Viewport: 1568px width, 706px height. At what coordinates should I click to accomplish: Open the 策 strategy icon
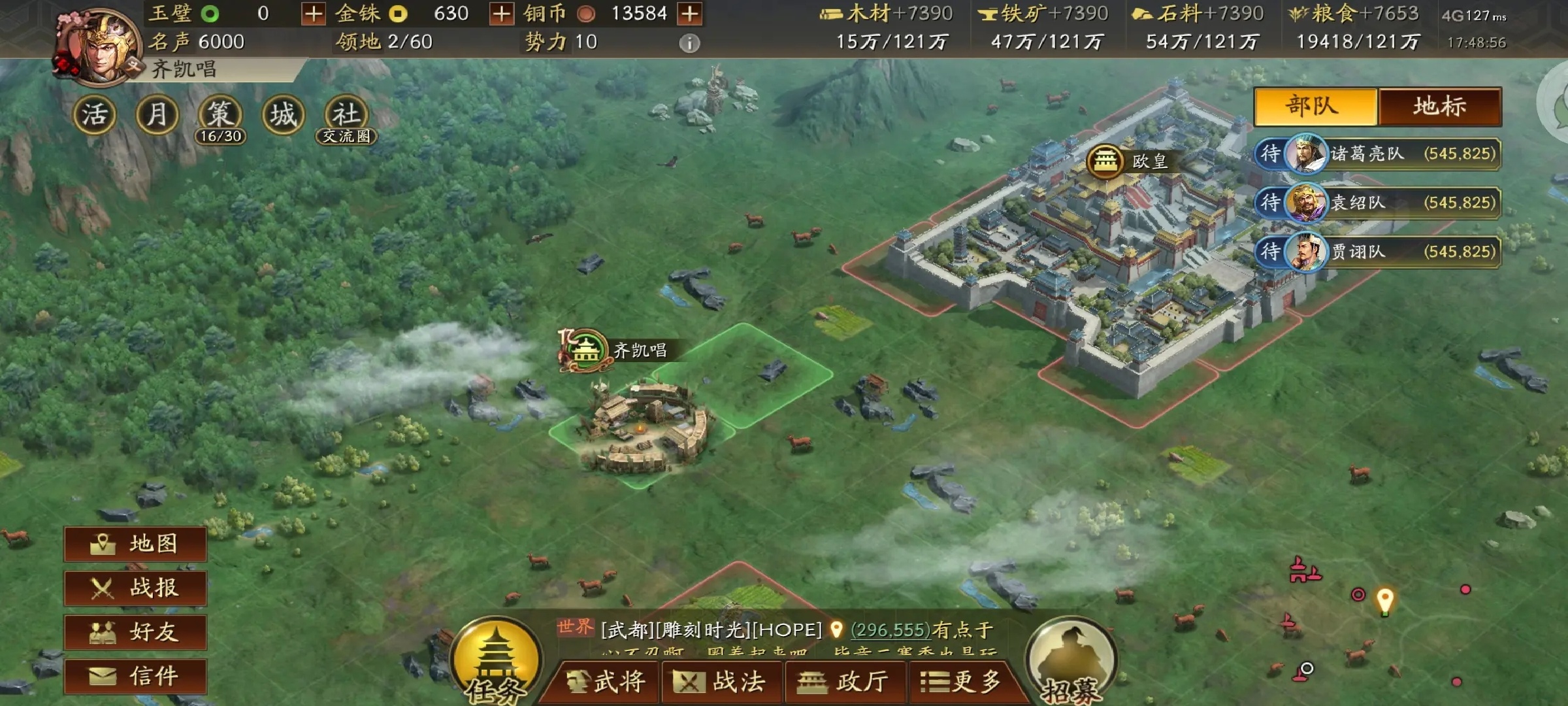(x=220, y=116)
